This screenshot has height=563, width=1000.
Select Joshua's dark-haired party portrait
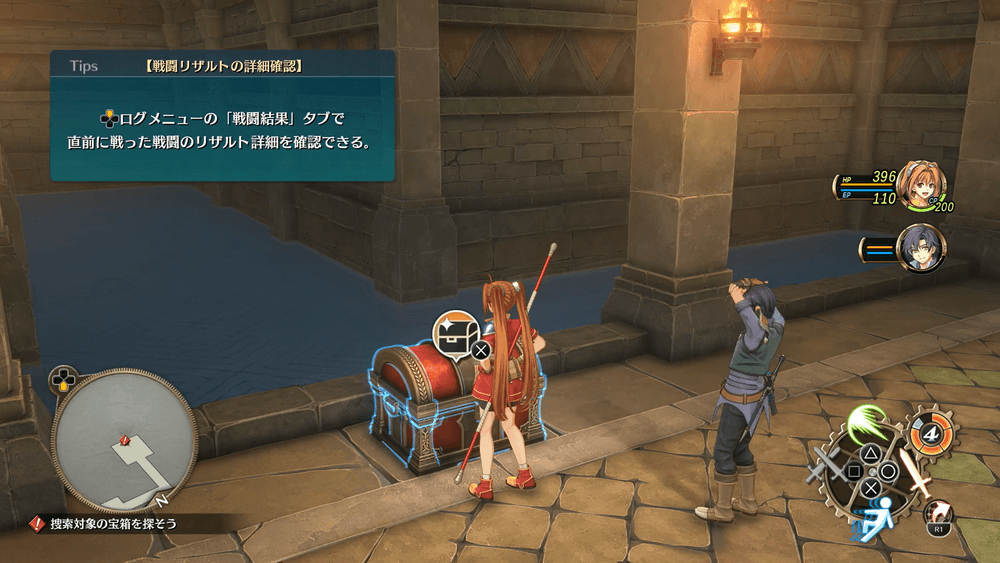[921, 249]
